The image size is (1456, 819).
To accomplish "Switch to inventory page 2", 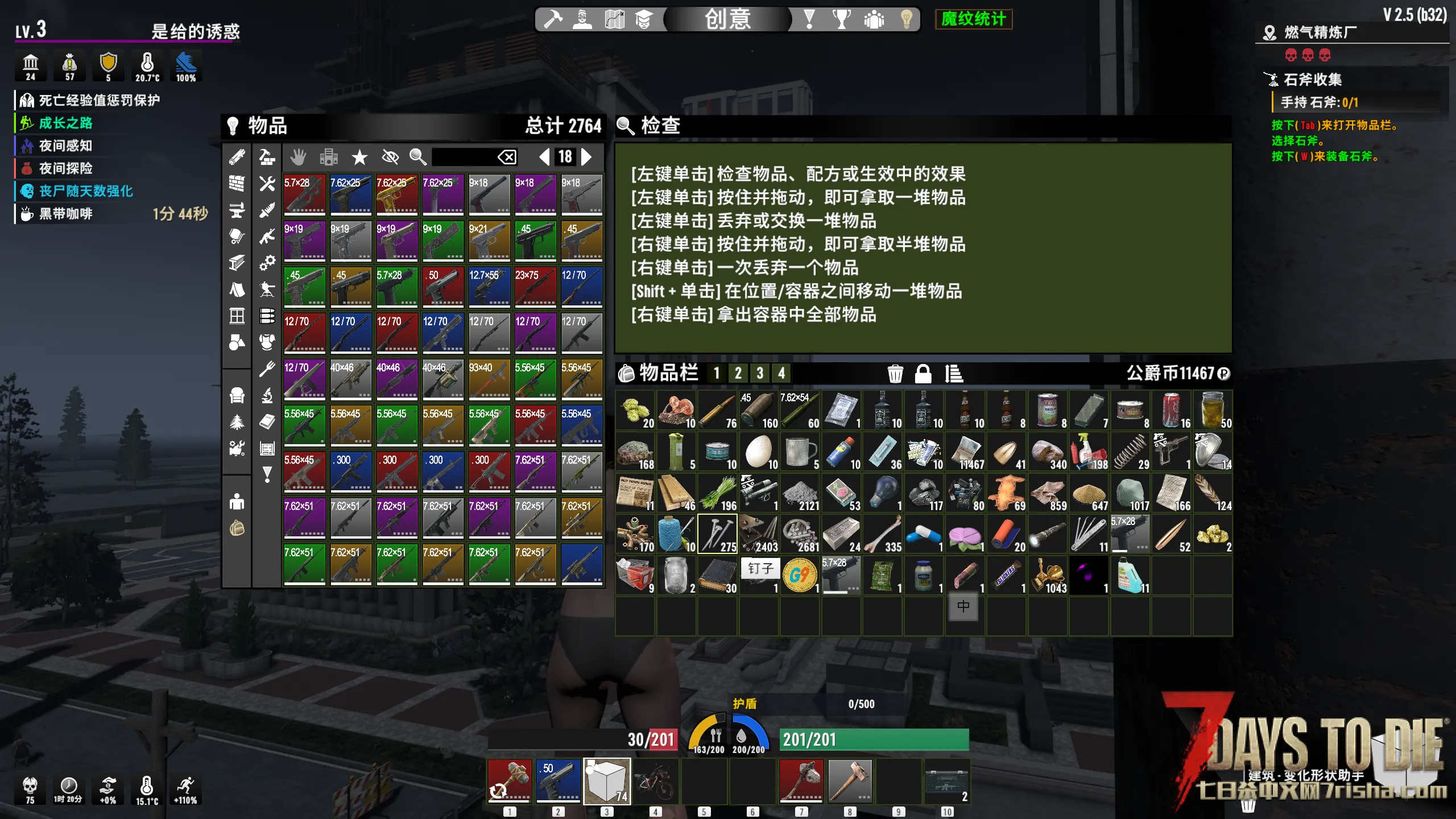I will click(x=738, y=373).
